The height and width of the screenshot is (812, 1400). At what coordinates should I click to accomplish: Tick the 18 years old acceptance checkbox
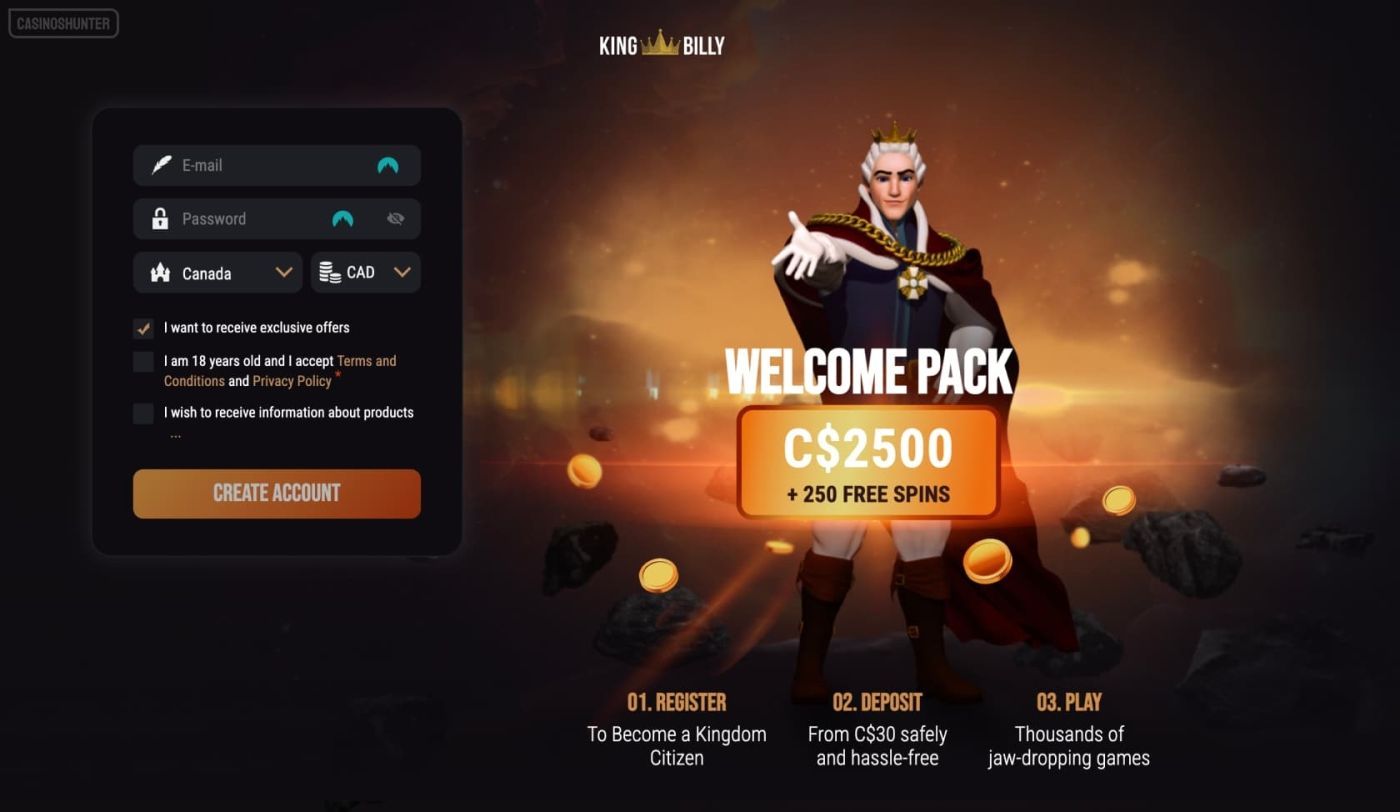coord(144,362)
